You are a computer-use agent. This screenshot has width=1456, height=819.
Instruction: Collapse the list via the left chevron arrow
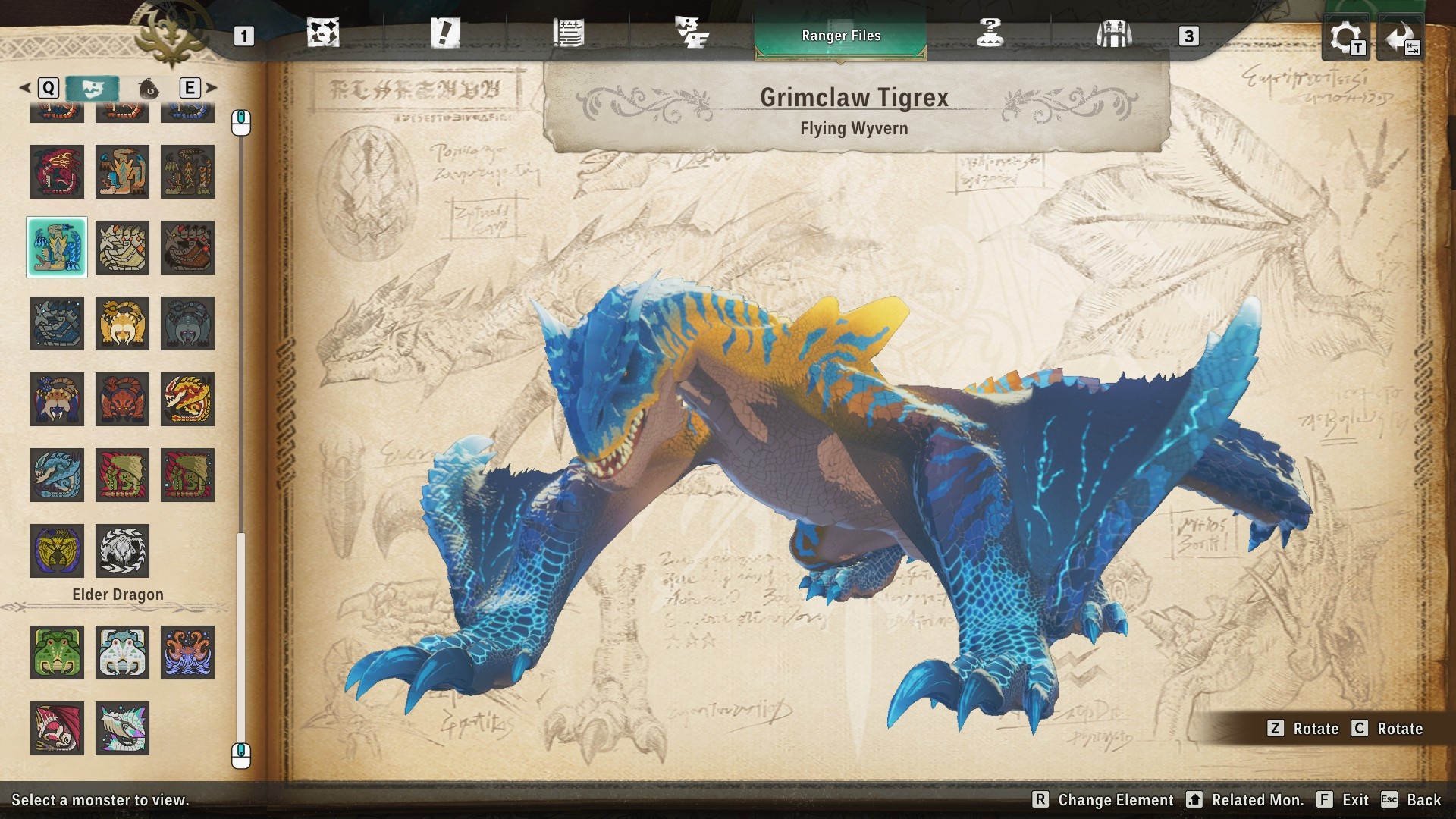point(25,87)
